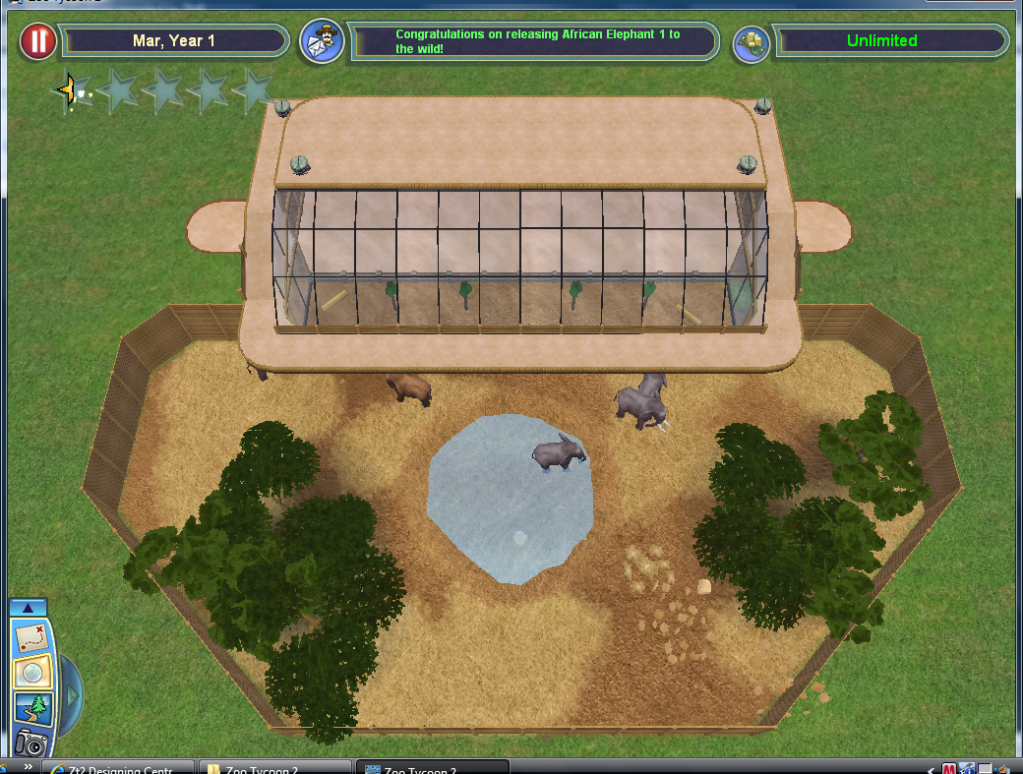Open the tree and path construction tool
The height and width of the screenshot is (774, 1023).
pyautogui.click(x=30, y=709)
